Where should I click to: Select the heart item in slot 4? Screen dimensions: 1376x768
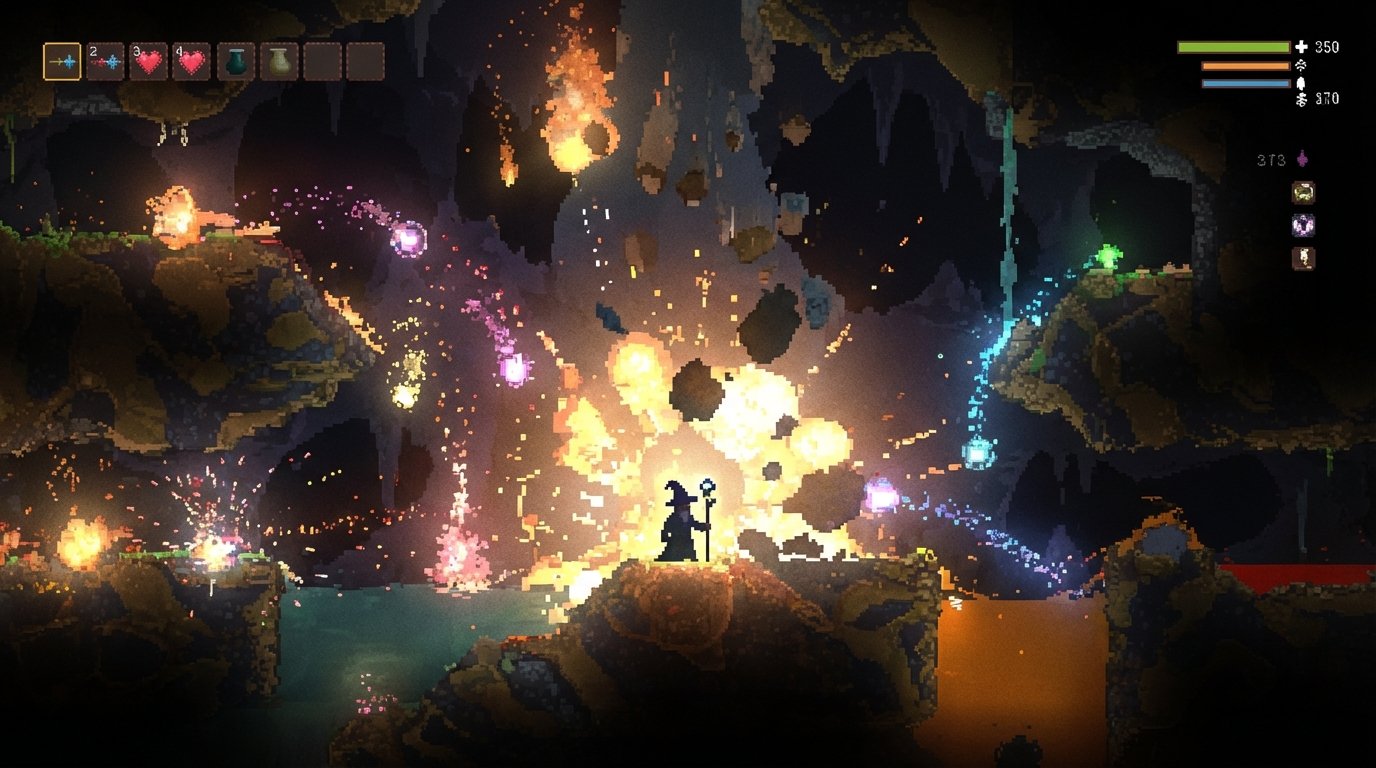point(190,61)
